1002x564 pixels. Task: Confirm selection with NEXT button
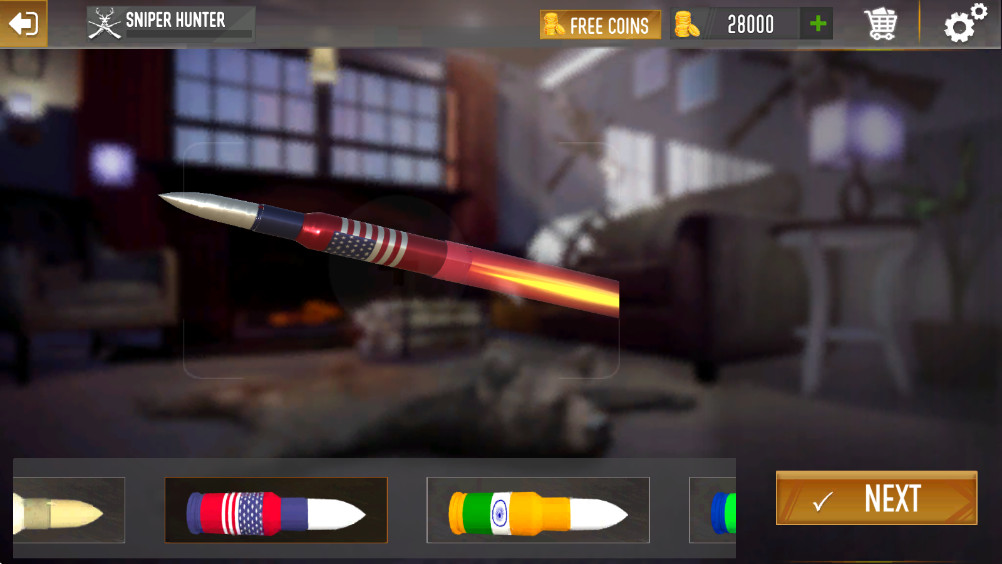pyautogui.click(x=876, y=498)
